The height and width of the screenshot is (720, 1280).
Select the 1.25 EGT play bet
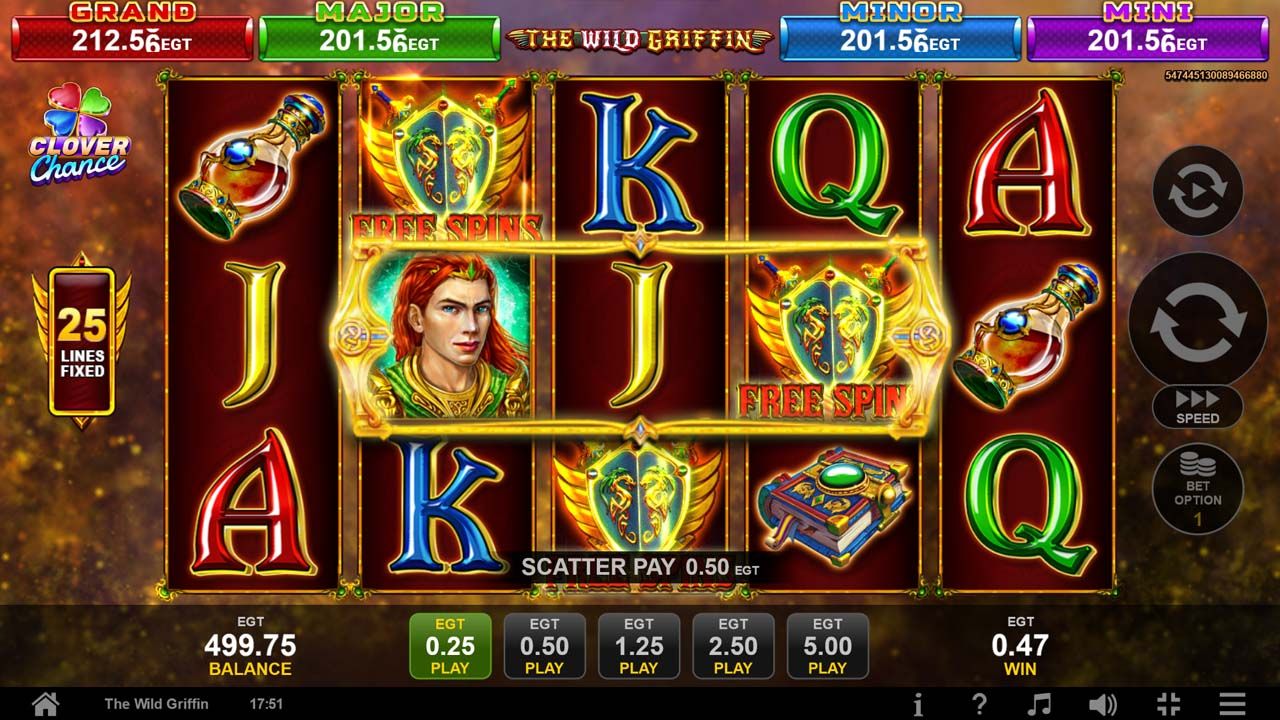pyautogui.click(x=639, y=646)
